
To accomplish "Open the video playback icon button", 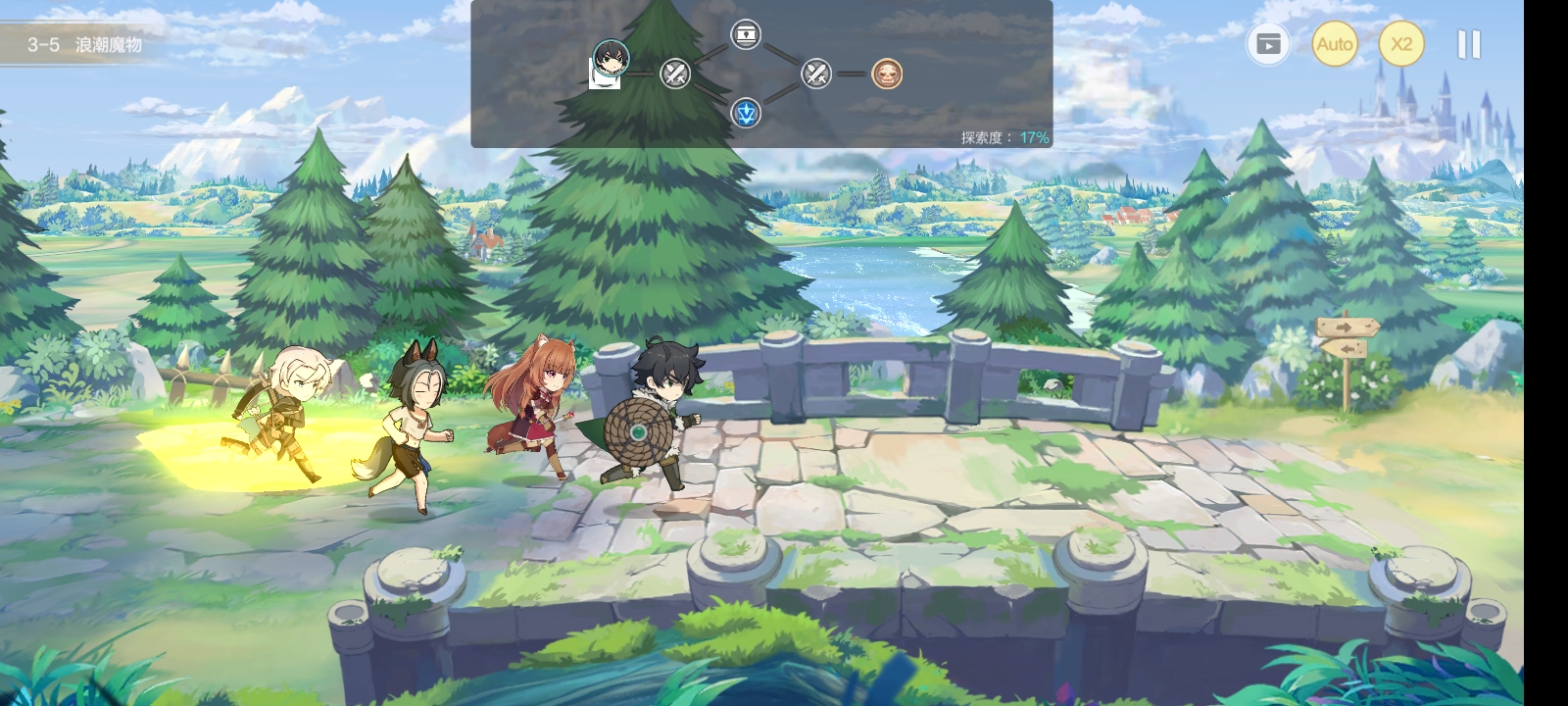I will coord(1268,44).
